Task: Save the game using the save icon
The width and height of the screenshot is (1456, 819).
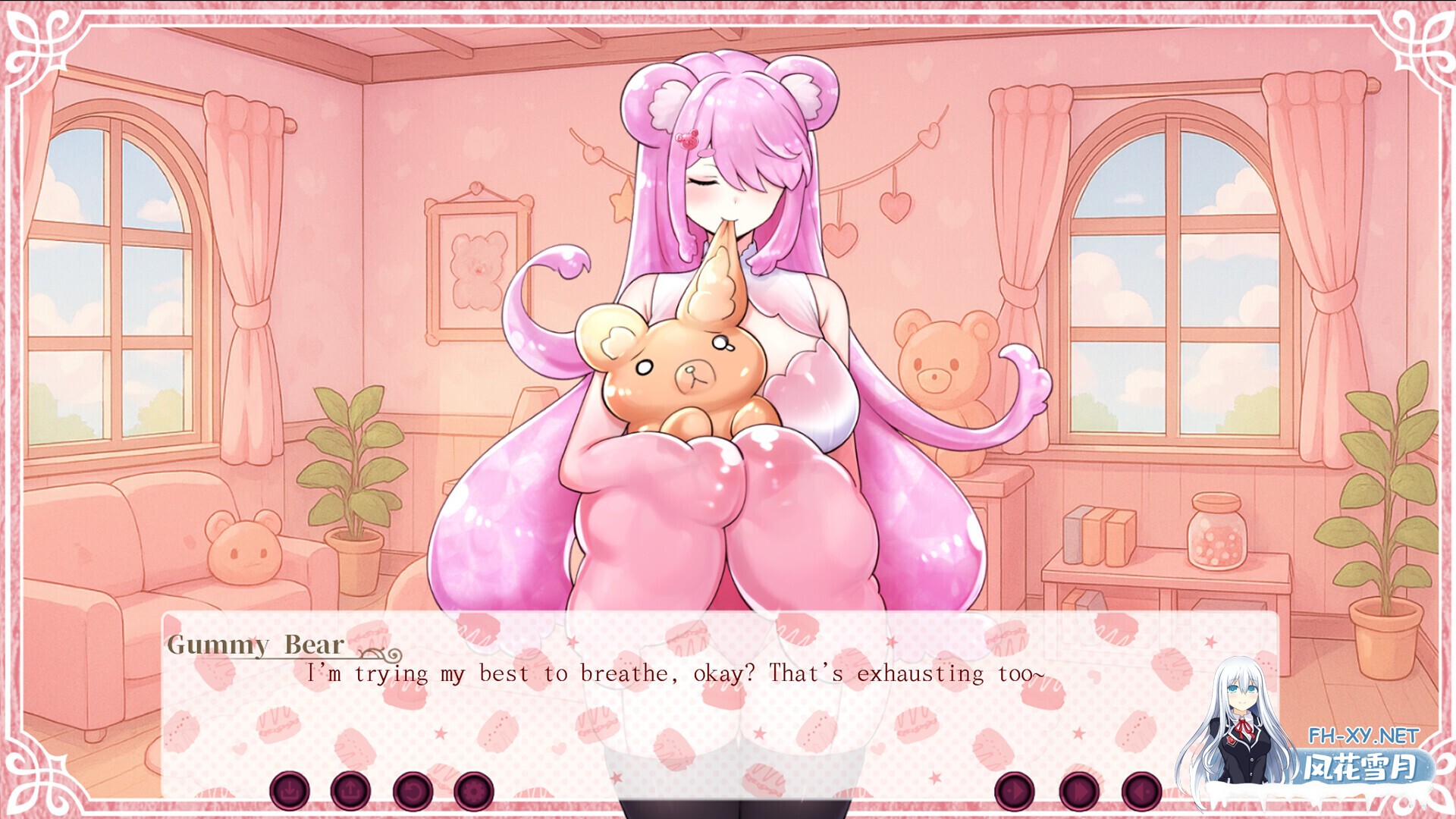Action: (x=290, y=789)
